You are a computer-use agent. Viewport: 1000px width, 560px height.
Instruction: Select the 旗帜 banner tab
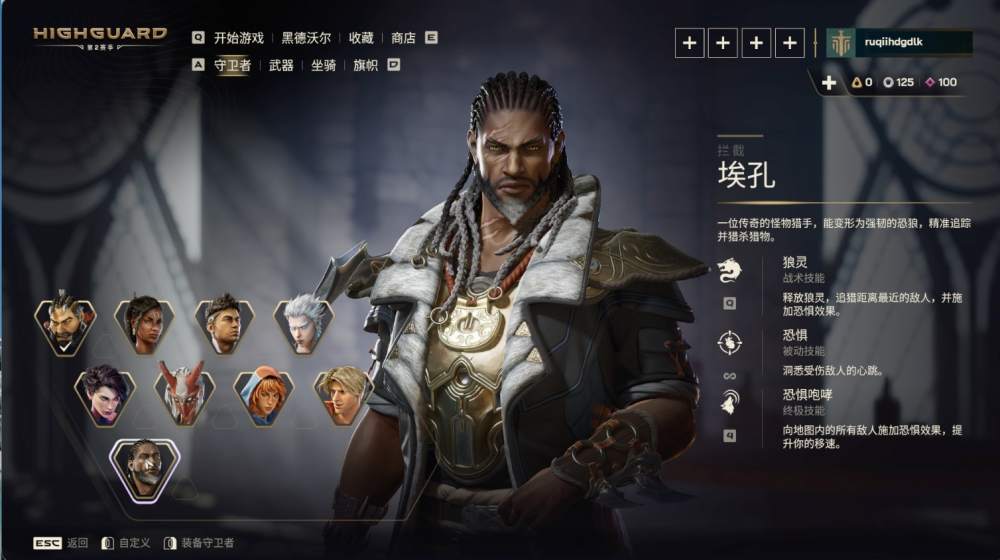(366, 65)
